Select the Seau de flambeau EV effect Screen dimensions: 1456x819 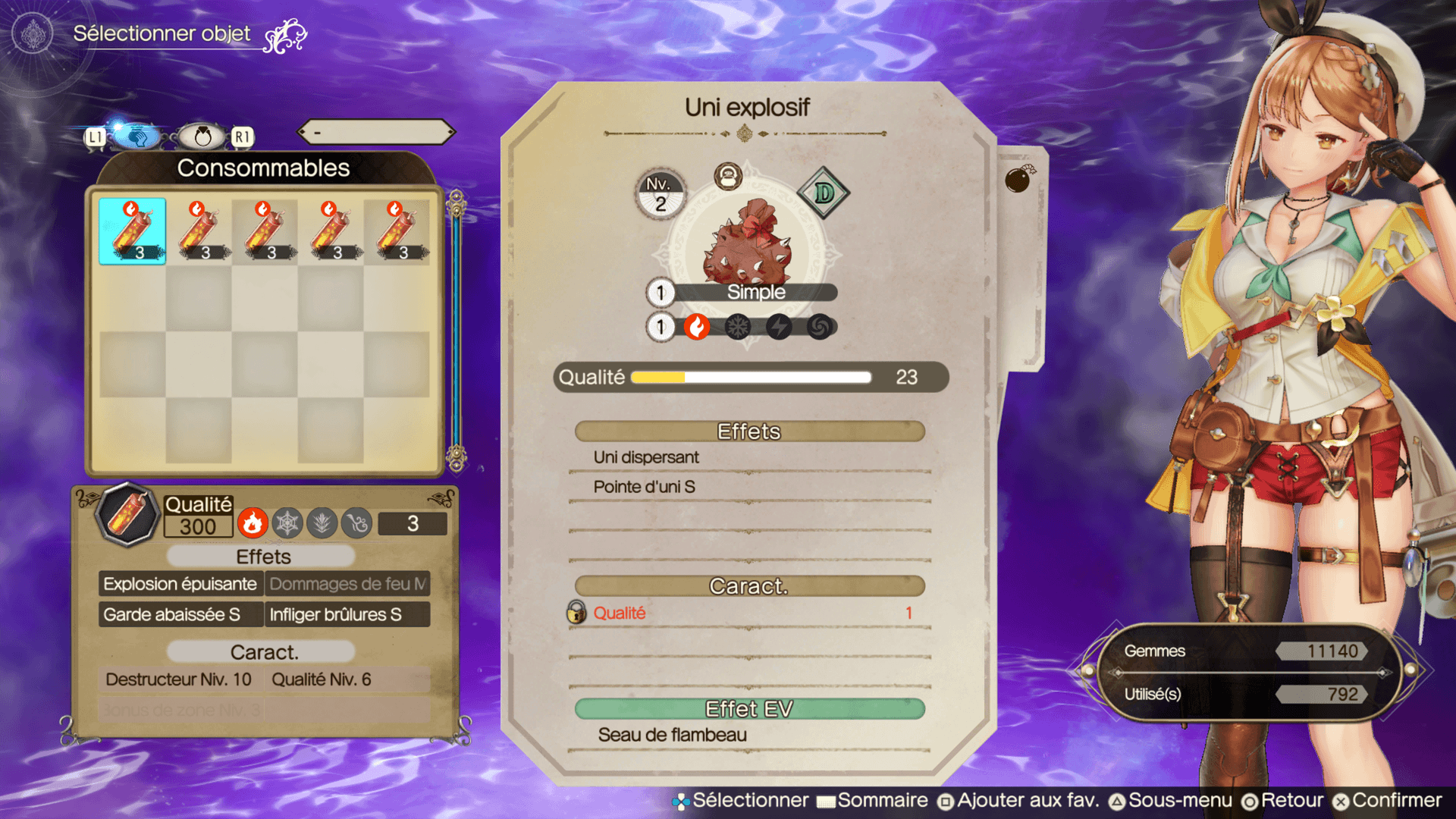coord(749,735)
